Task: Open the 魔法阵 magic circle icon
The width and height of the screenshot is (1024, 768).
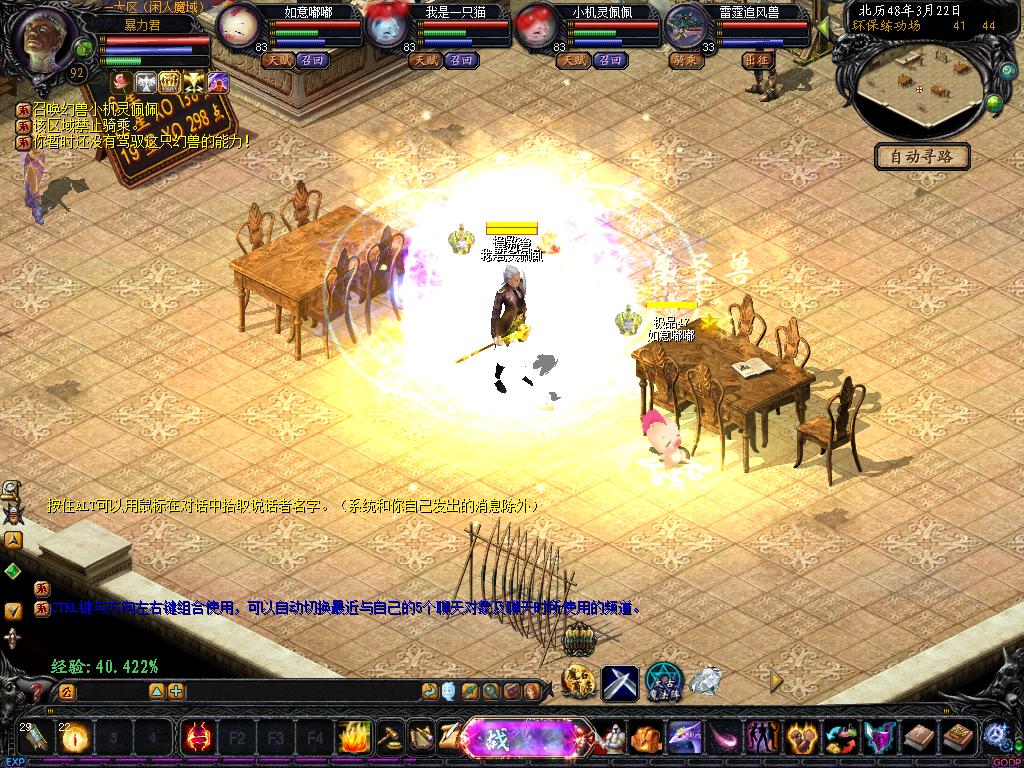Action: (663, 681)
